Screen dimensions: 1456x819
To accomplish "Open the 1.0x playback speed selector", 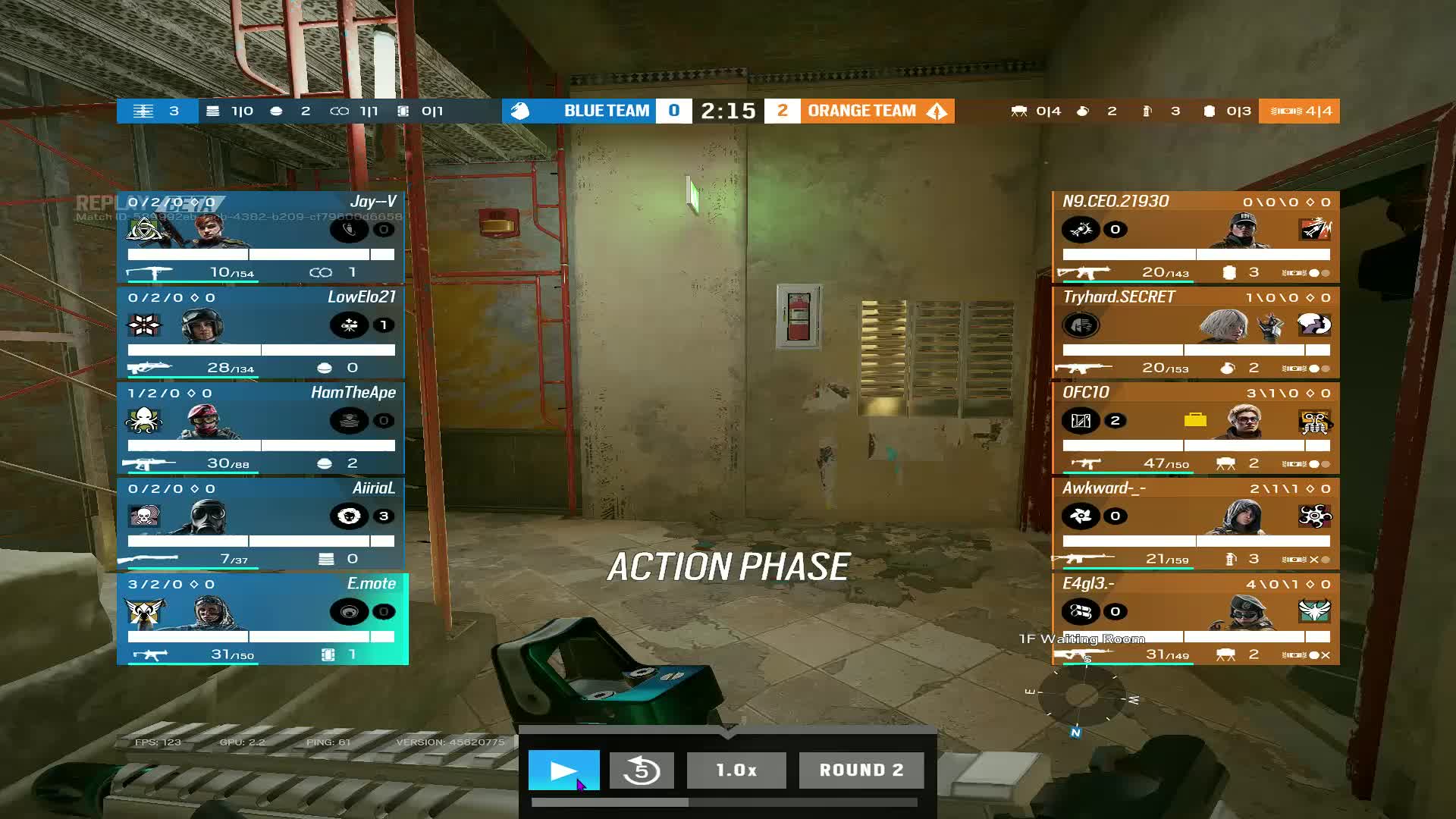I will [x=735, y=770].
